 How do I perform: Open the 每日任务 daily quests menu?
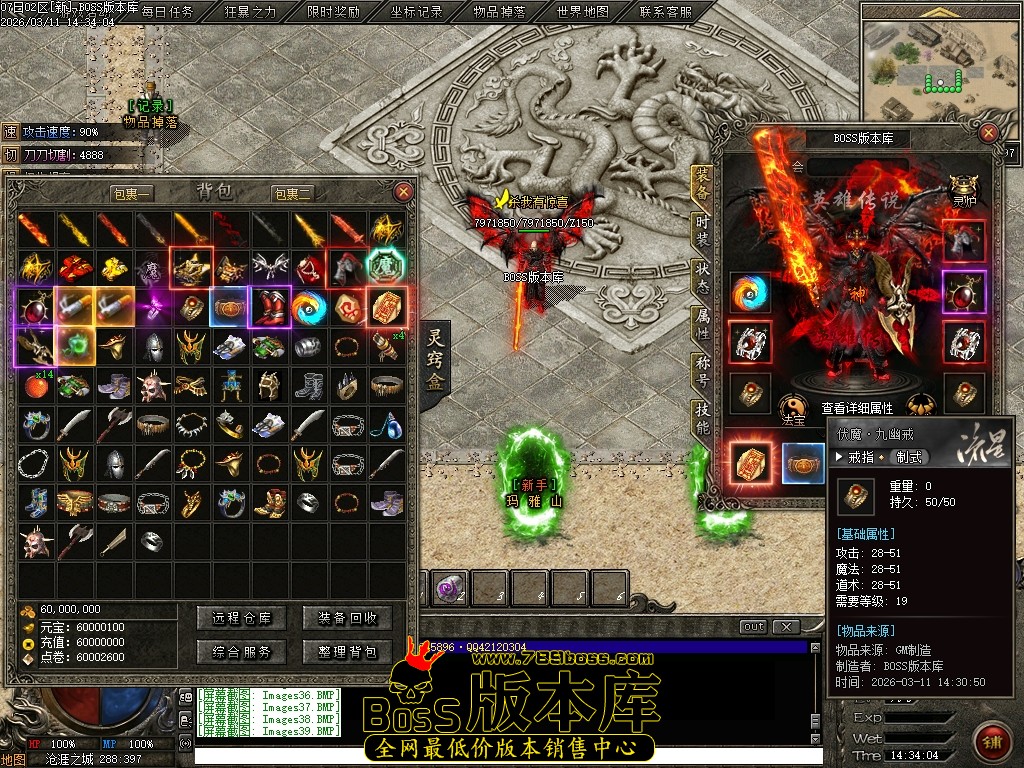[167, 12]
